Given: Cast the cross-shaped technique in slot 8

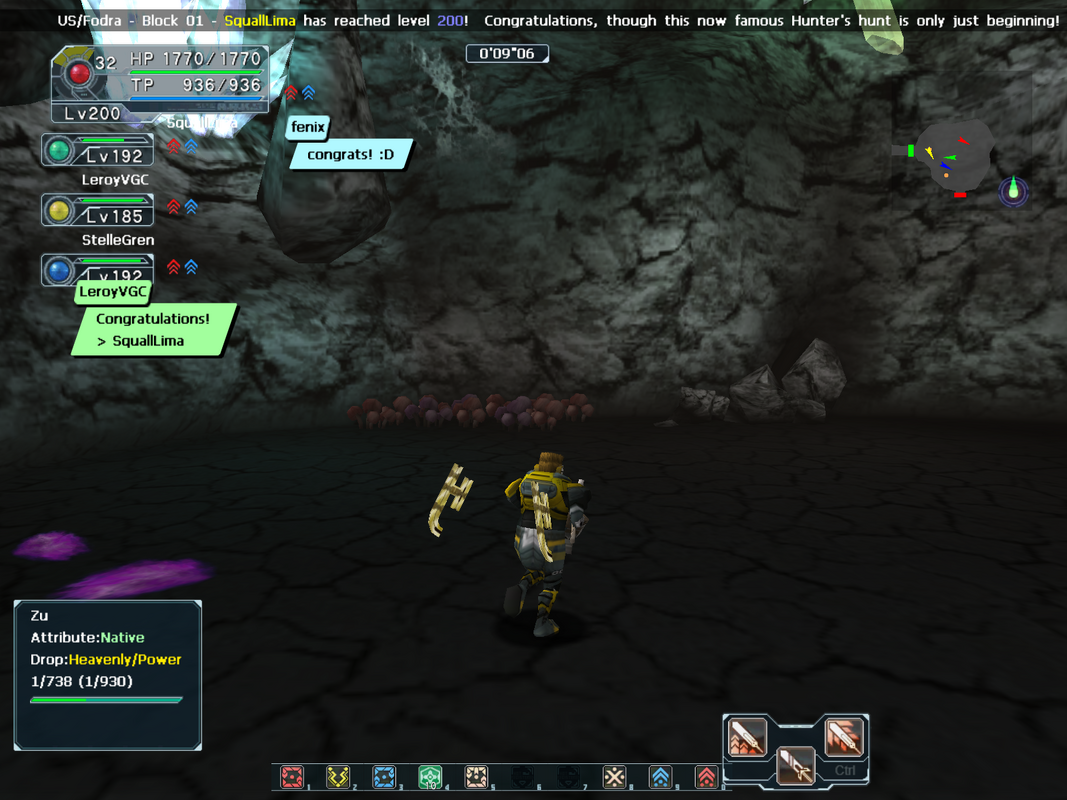Looking at the screenshot, I should [614, 777].
